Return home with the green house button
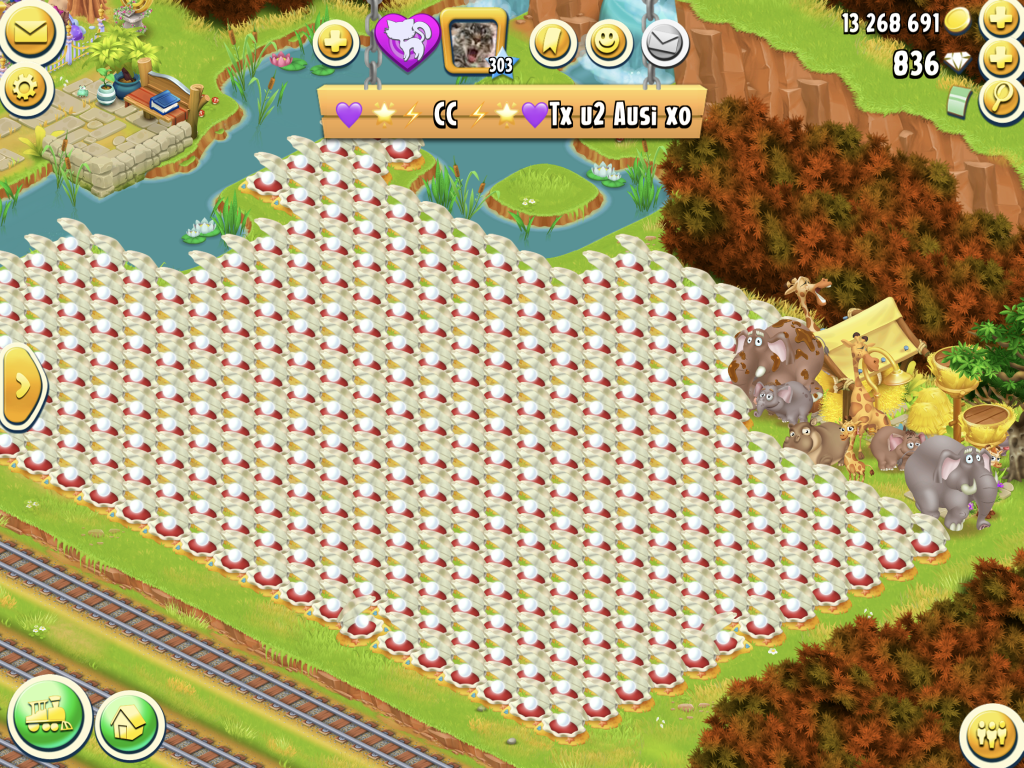Screen dimensions: 1024x768 pyautogui.click(x=130, y=724)
